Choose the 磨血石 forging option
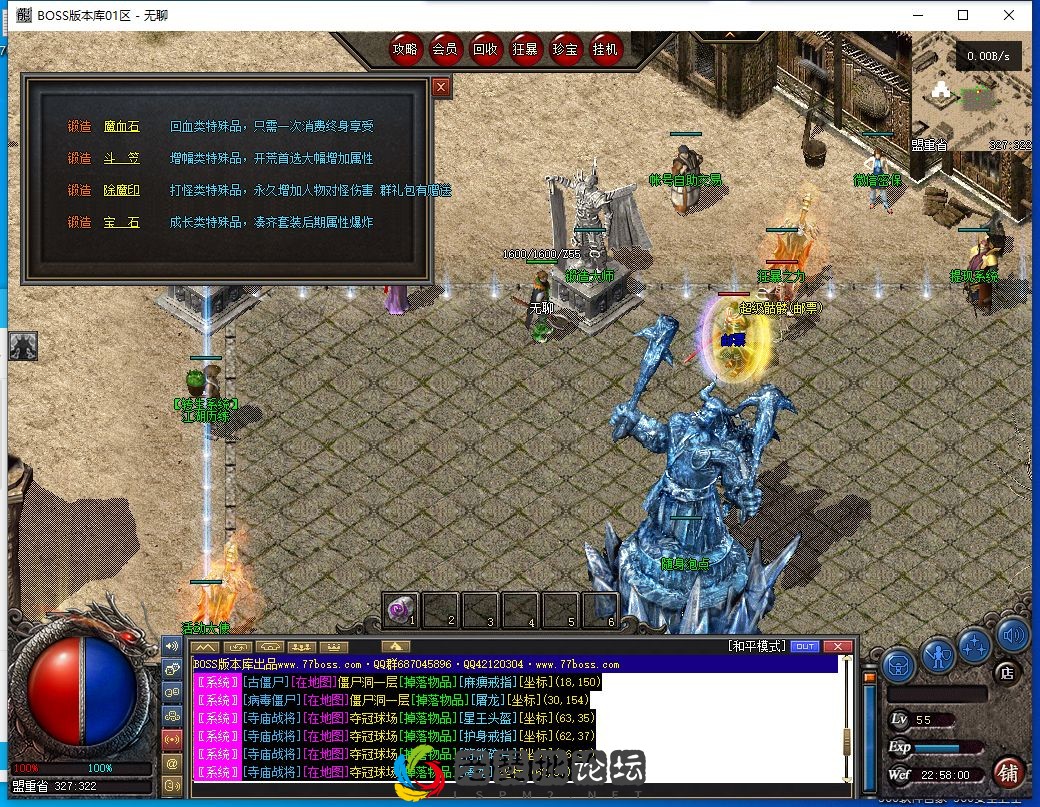The image size is (1040, 807). [122, 127]
